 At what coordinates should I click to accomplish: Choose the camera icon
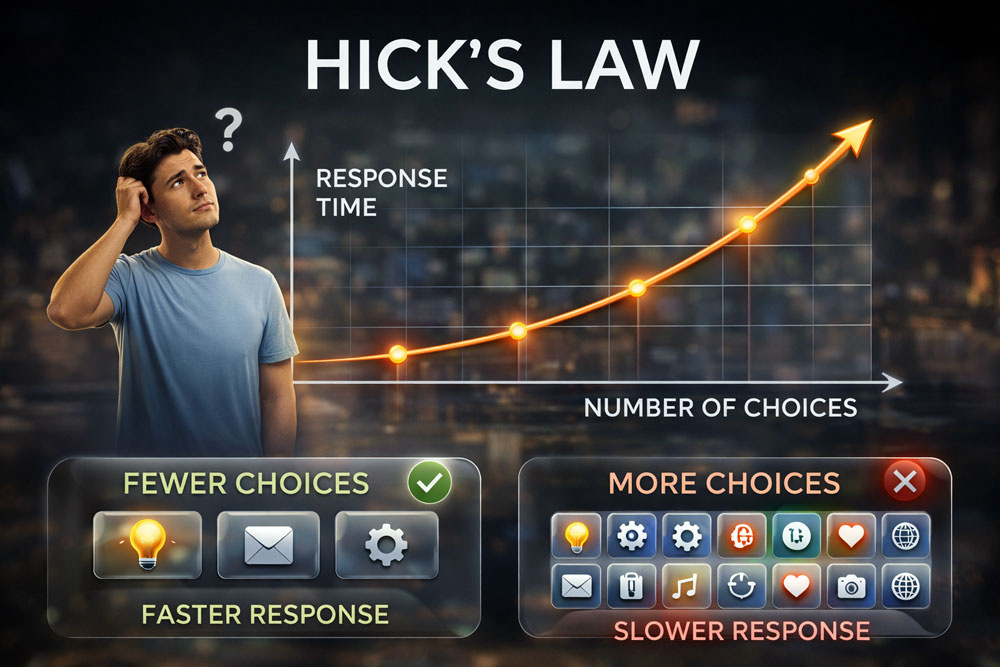851,587
